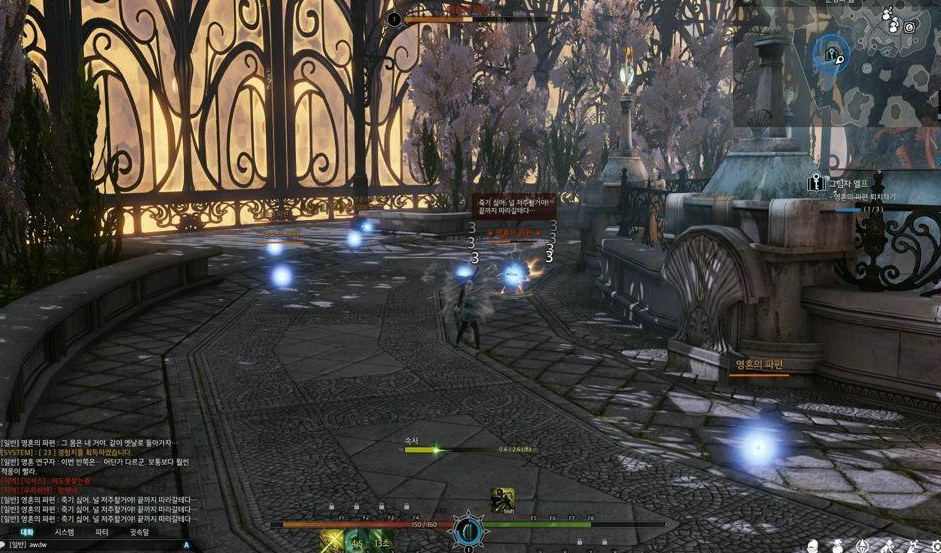
Task: Click the central blue class gauge emblem
Action: tap(468, 529)
